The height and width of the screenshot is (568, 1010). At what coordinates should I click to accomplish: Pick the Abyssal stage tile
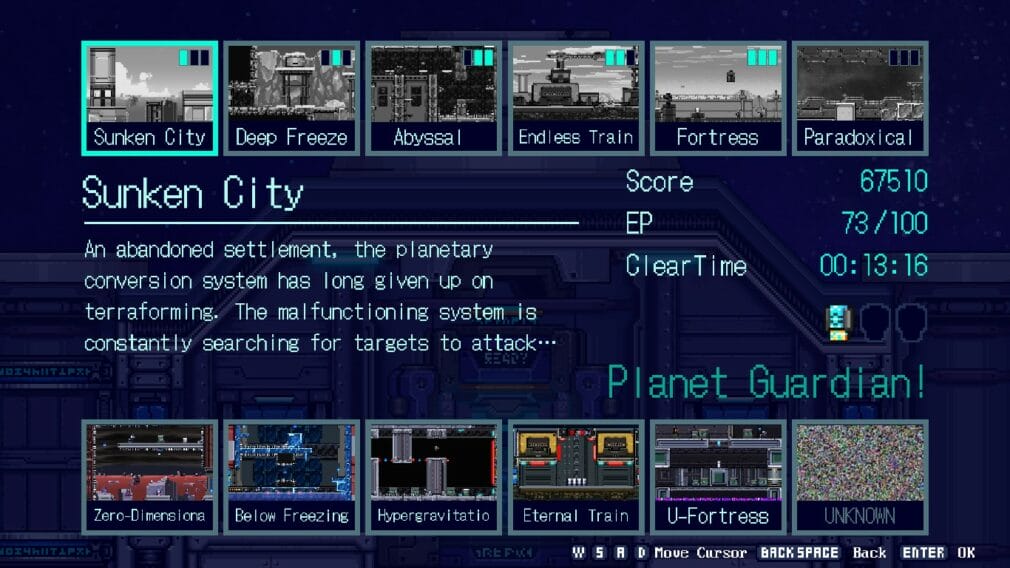433,98
